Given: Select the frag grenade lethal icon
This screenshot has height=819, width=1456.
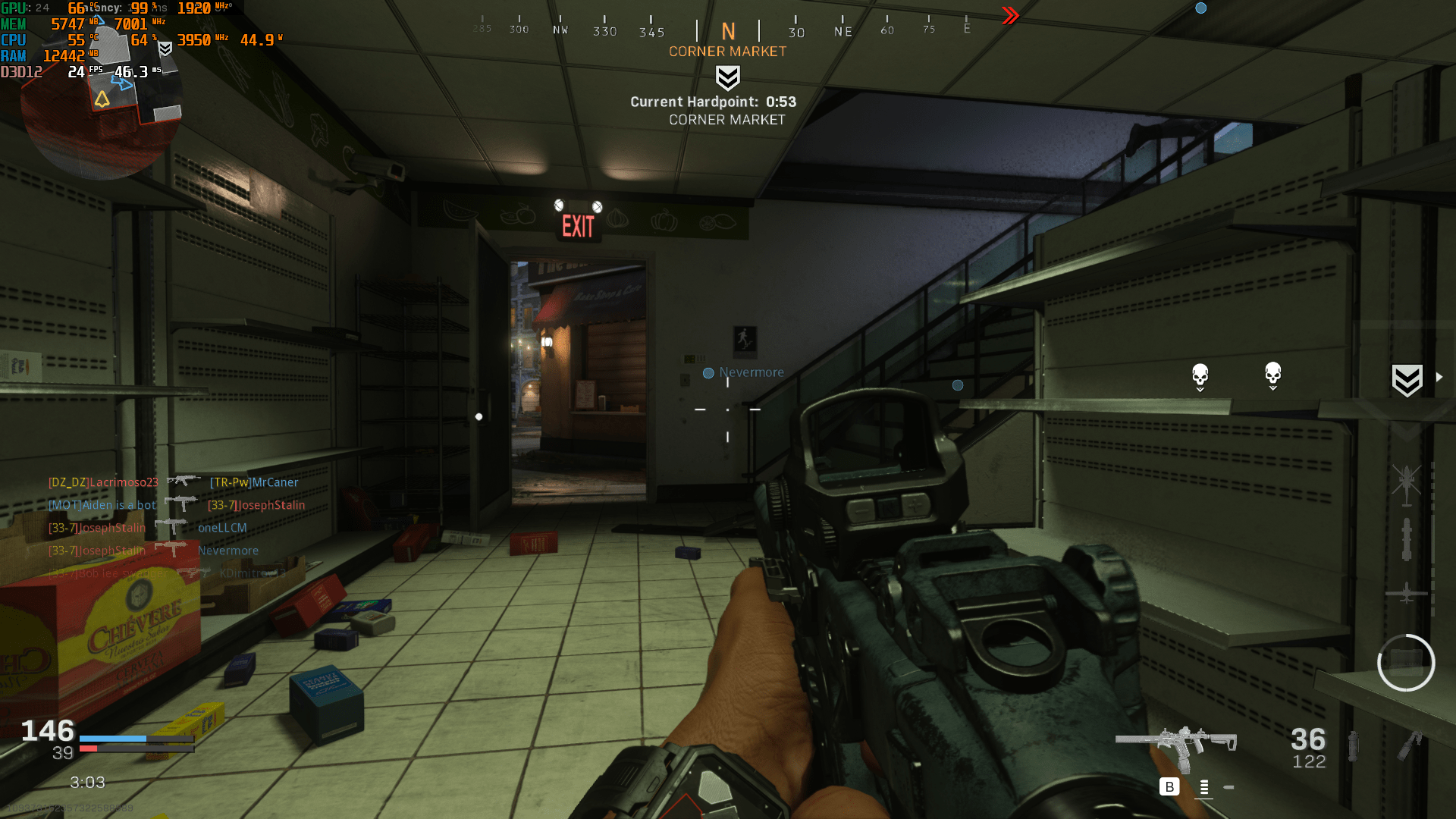Looking at the screenshot, I should click(1354, 747).
